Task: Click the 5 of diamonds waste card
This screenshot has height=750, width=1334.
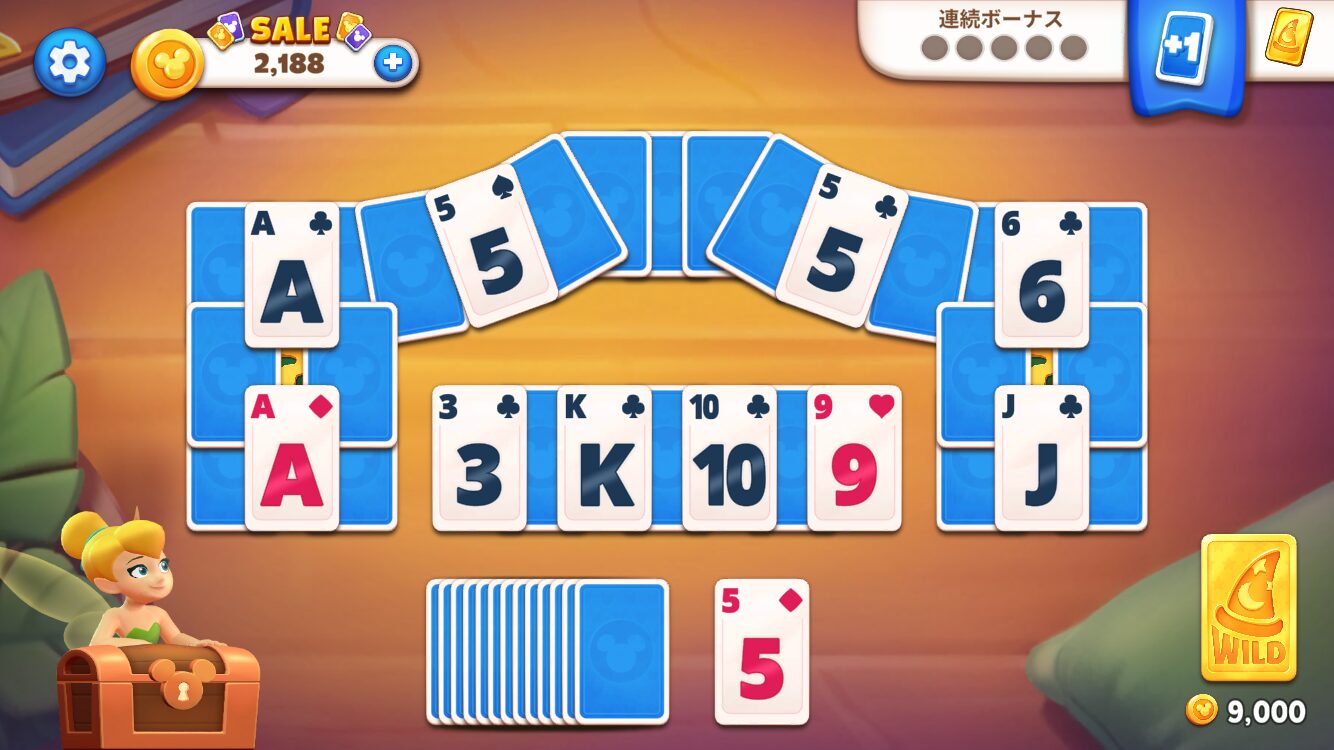Action: tap(762, 652)
